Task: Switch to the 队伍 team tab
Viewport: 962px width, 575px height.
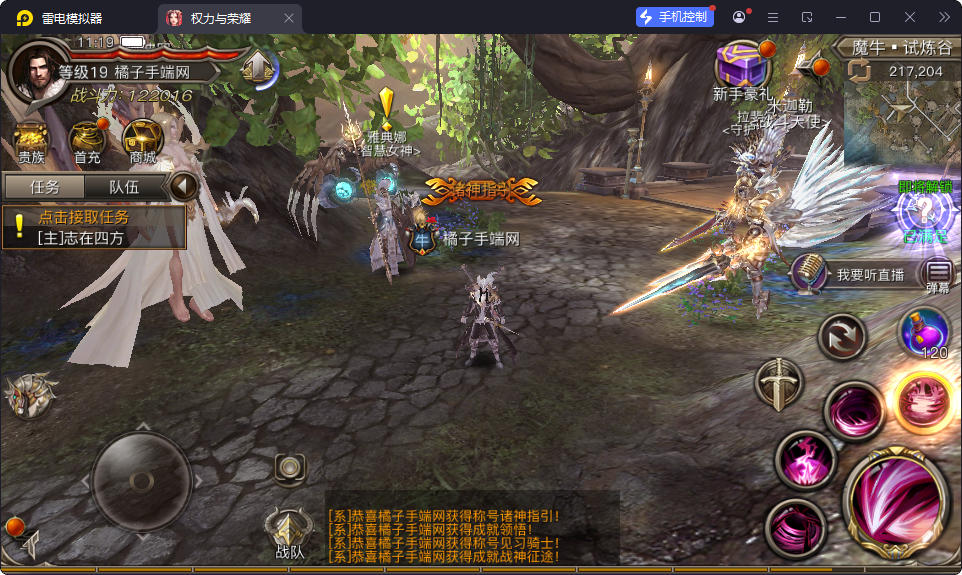Action: pyautogui.click(x=123, y=187)
